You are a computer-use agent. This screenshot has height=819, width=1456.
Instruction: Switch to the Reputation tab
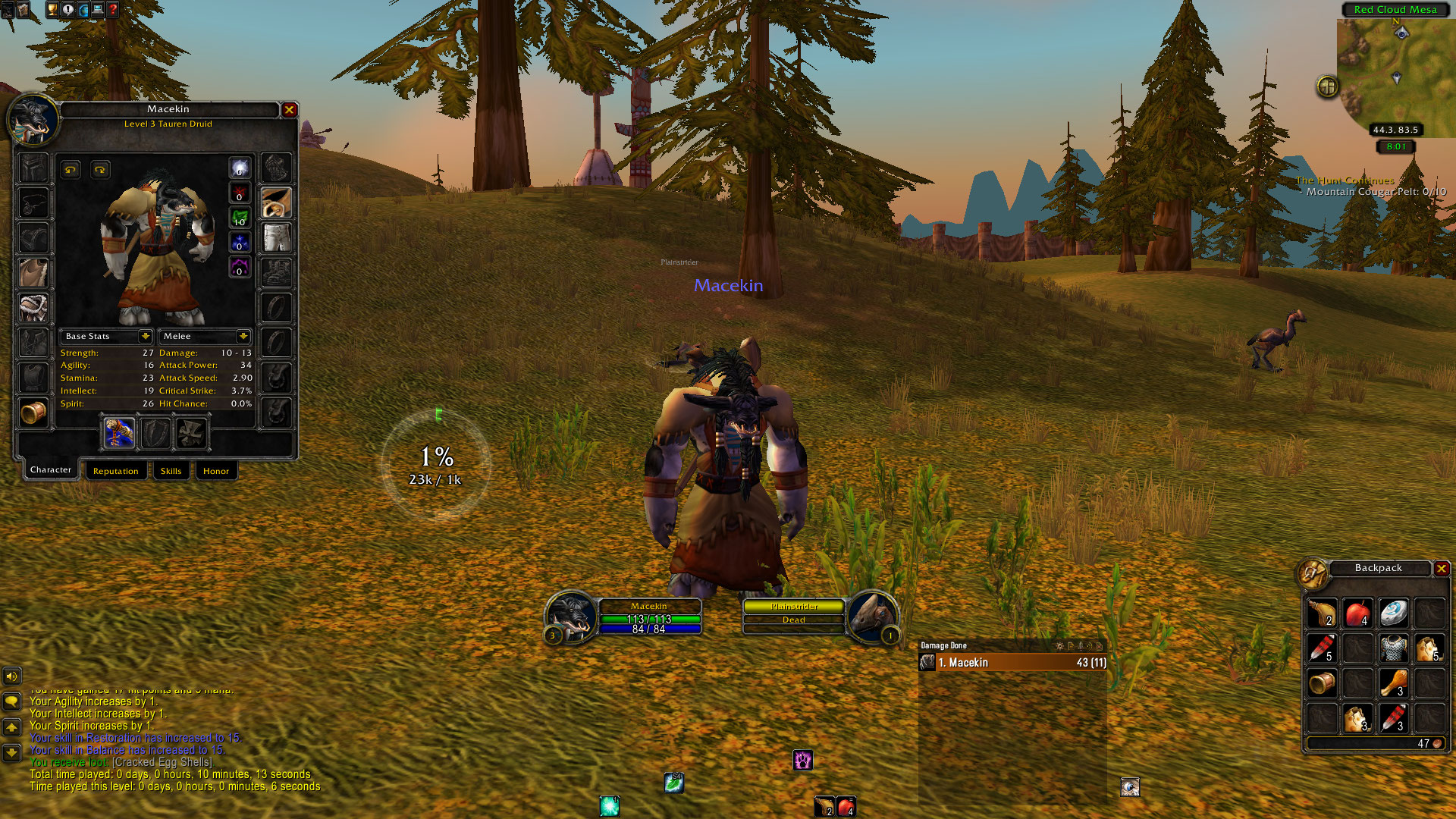coord(115,471)
